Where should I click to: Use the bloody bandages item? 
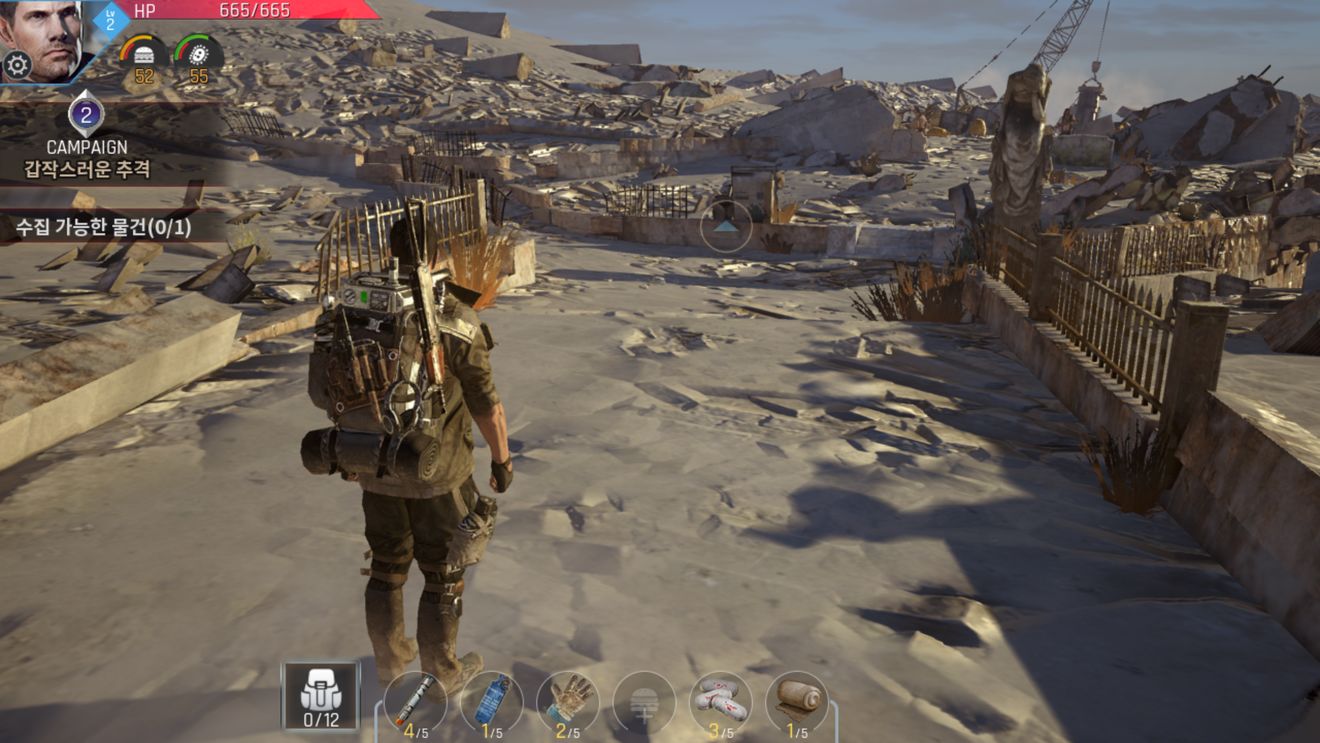721,701
